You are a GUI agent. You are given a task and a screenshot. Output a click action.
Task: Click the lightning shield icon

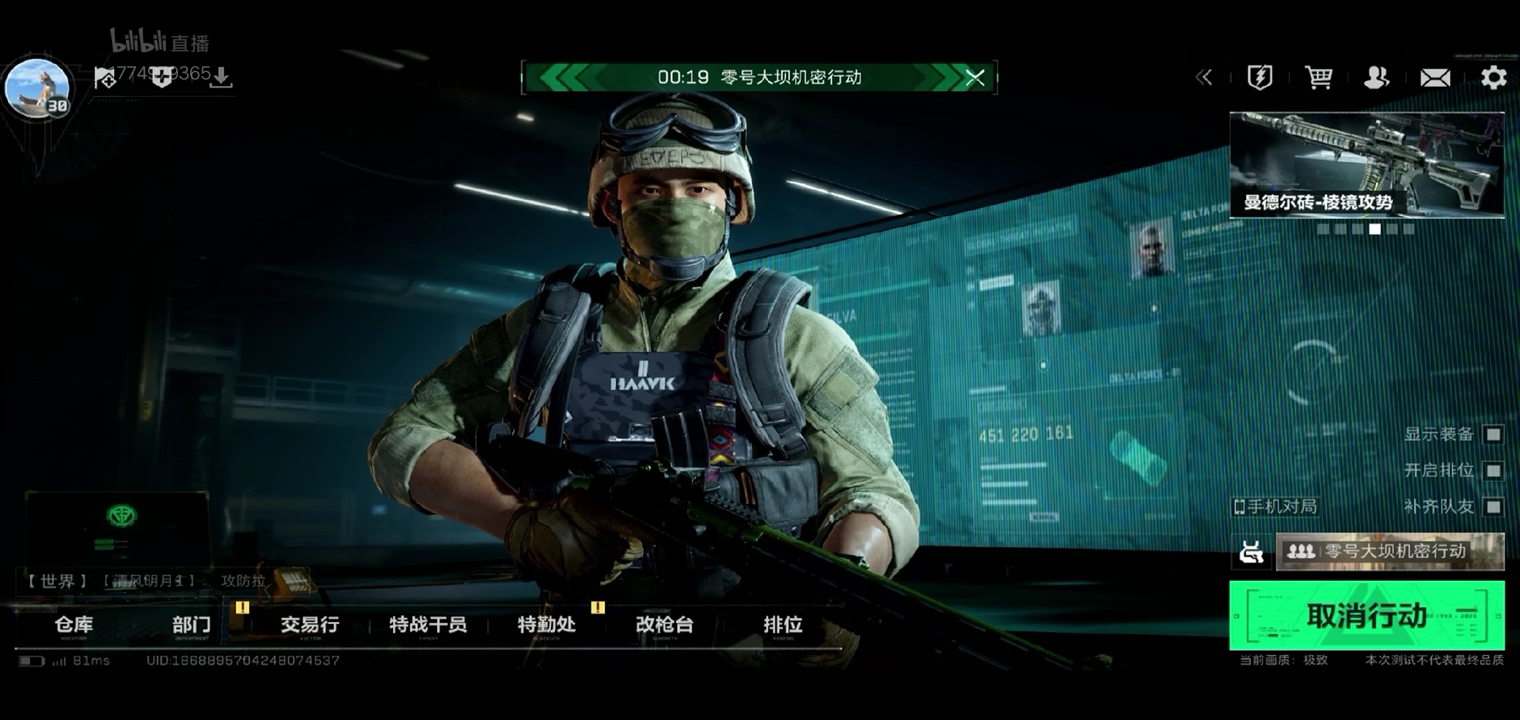point(1260,78)
